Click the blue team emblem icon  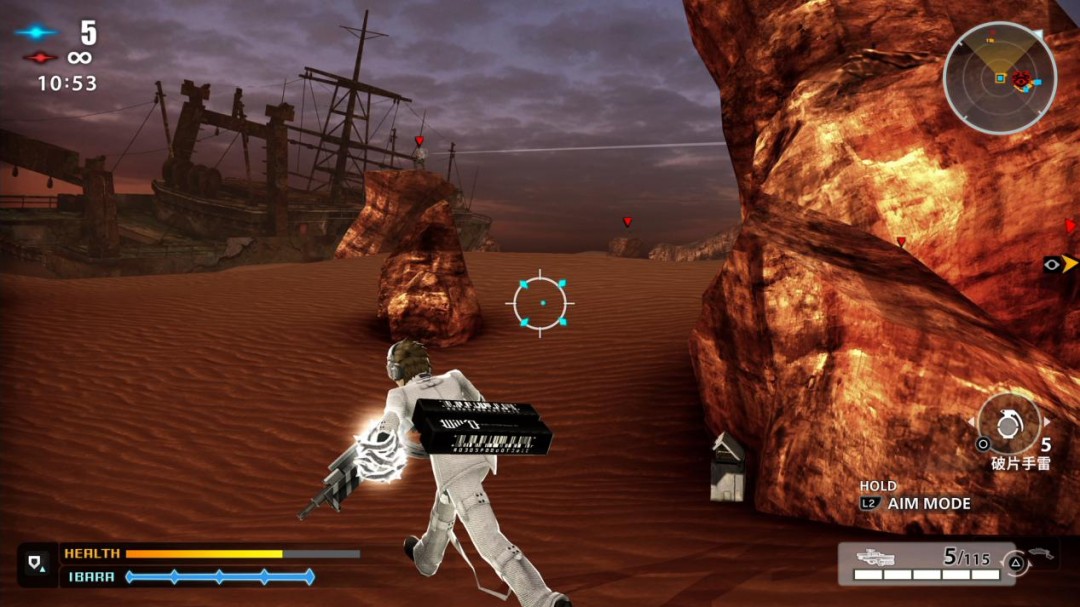(x=37, y=32)
